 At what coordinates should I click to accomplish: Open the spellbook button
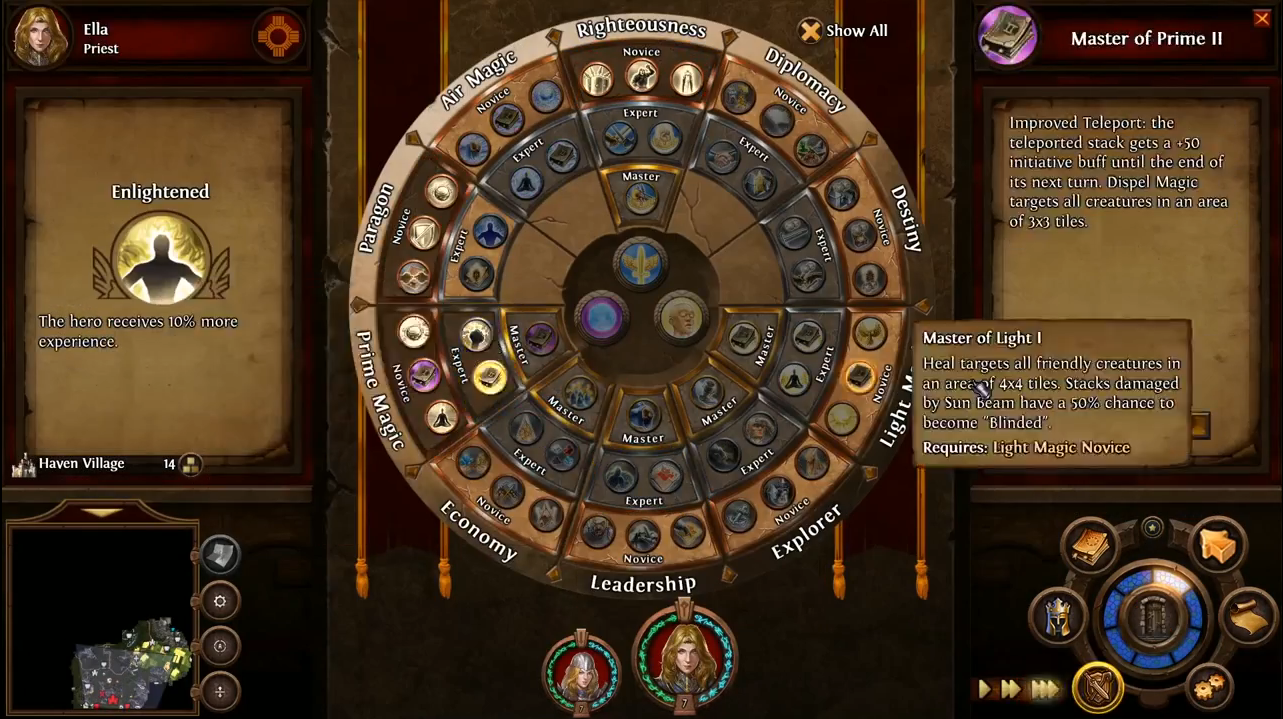click(1089, 545)
